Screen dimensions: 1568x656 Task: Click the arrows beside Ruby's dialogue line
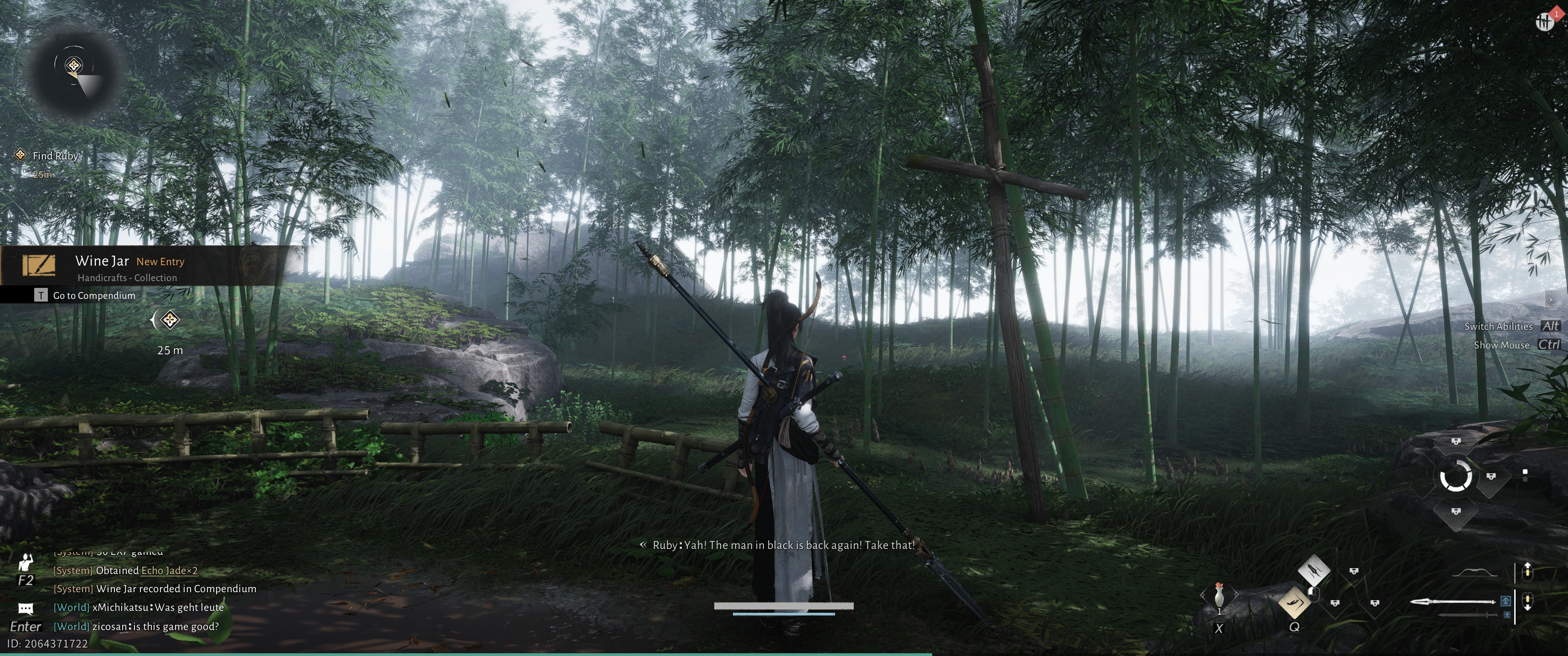[642, 545]
